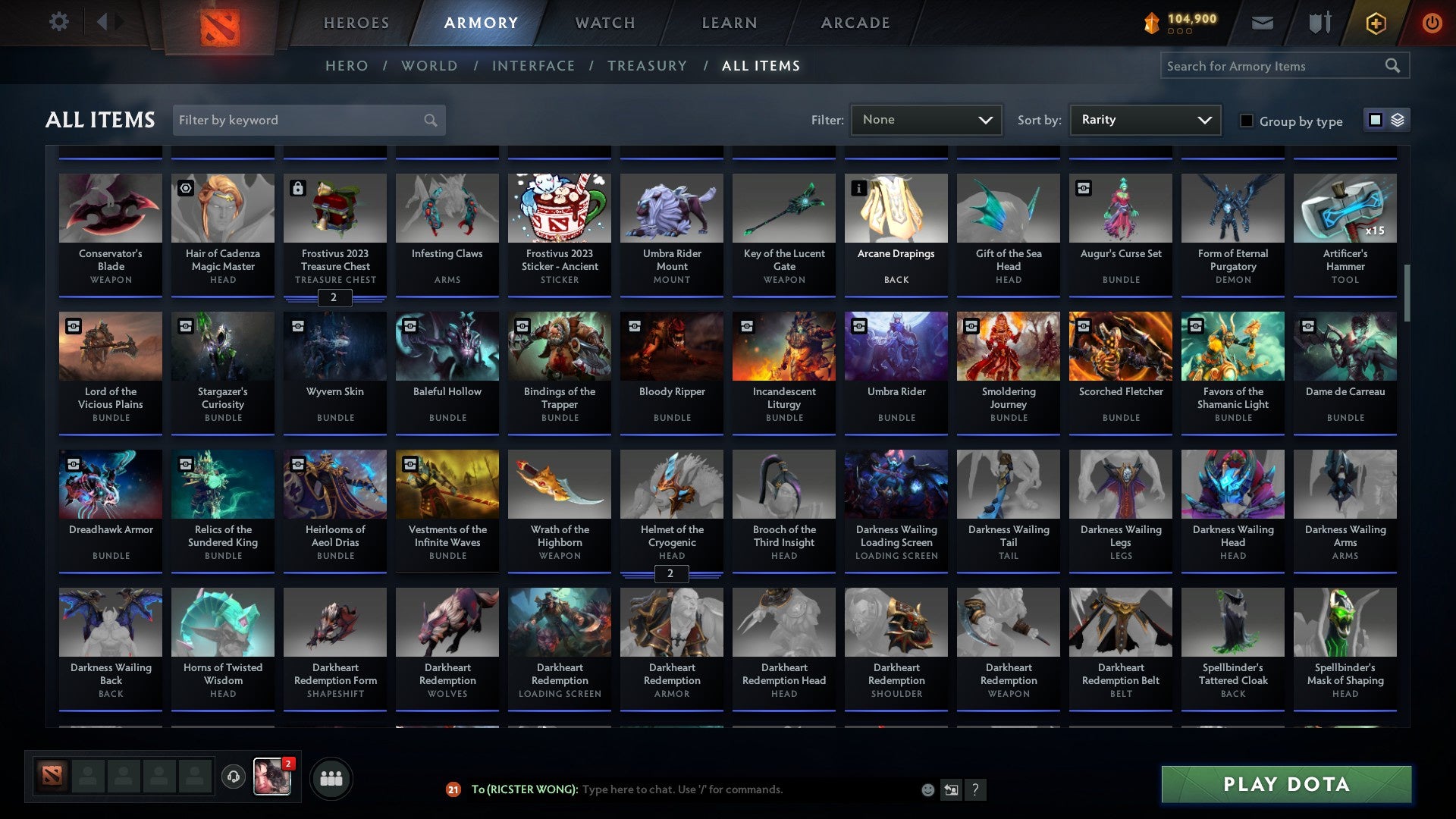Click the settings gear icon
Viewport: 1456px width, 819px height.
58,22
